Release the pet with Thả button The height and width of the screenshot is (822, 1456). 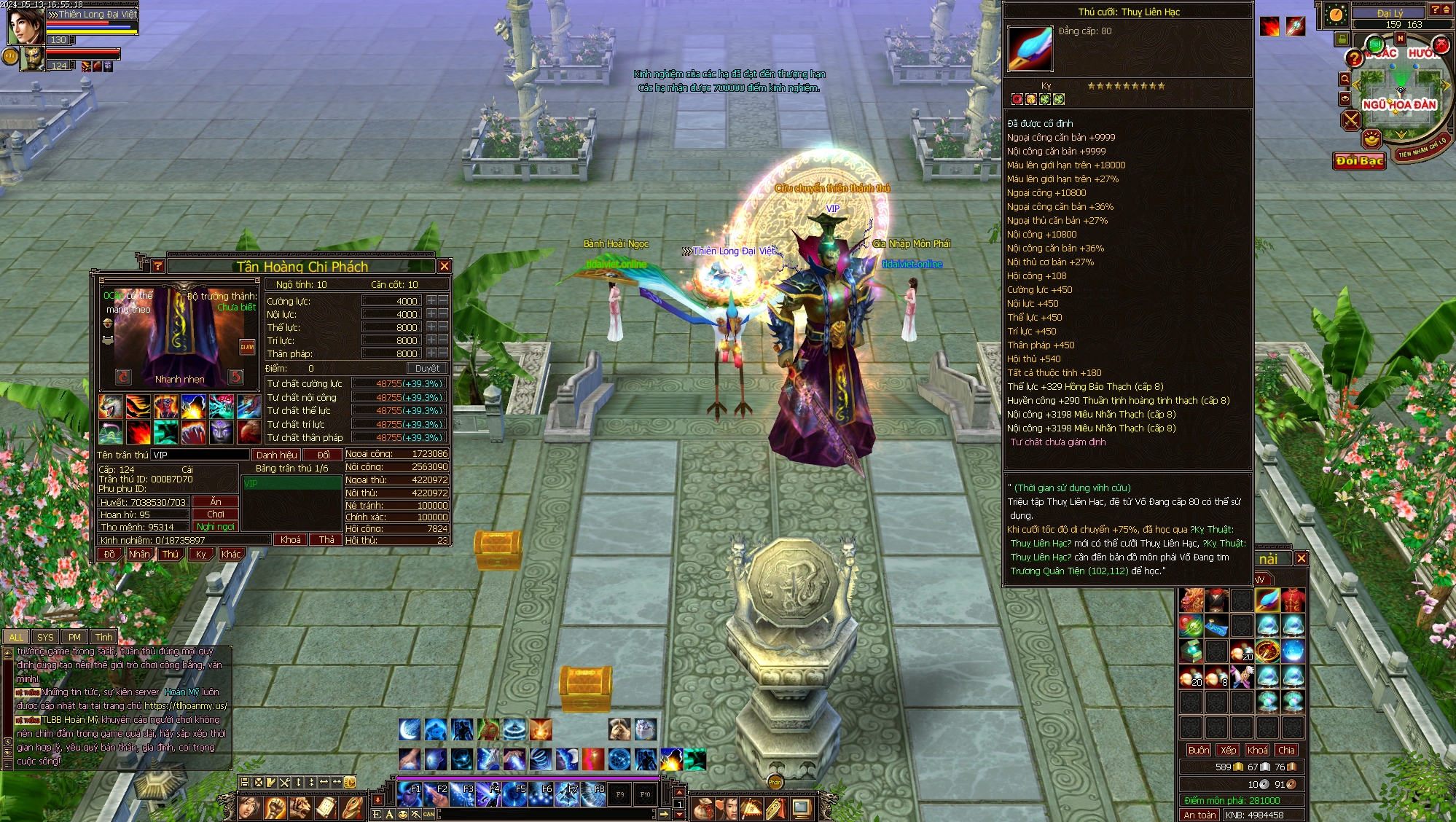326,540
